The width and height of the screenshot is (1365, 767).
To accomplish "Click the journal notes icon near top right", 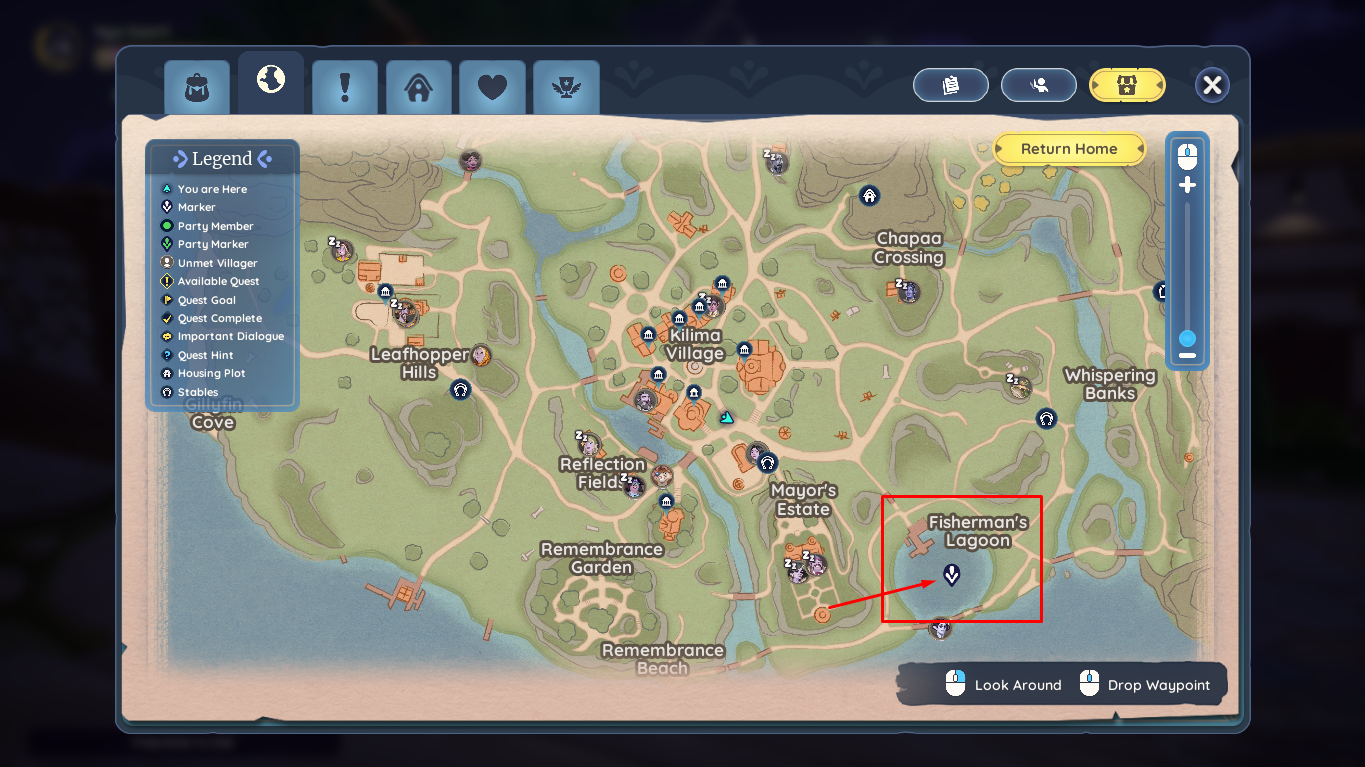I will pyautogui.click(x=950, y=85).
